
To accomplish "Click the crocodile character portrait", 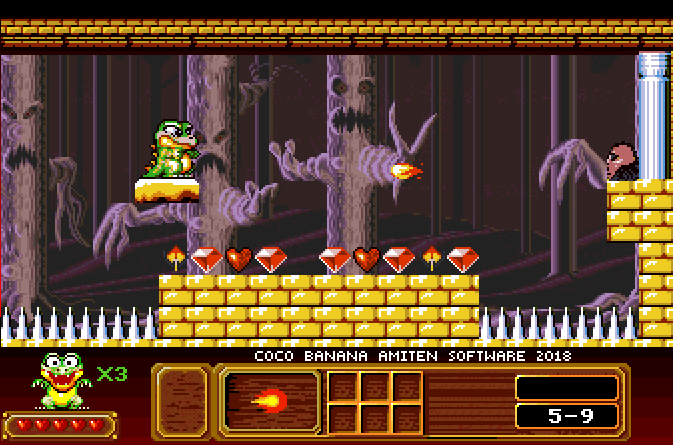I will [x=61, y=381].
